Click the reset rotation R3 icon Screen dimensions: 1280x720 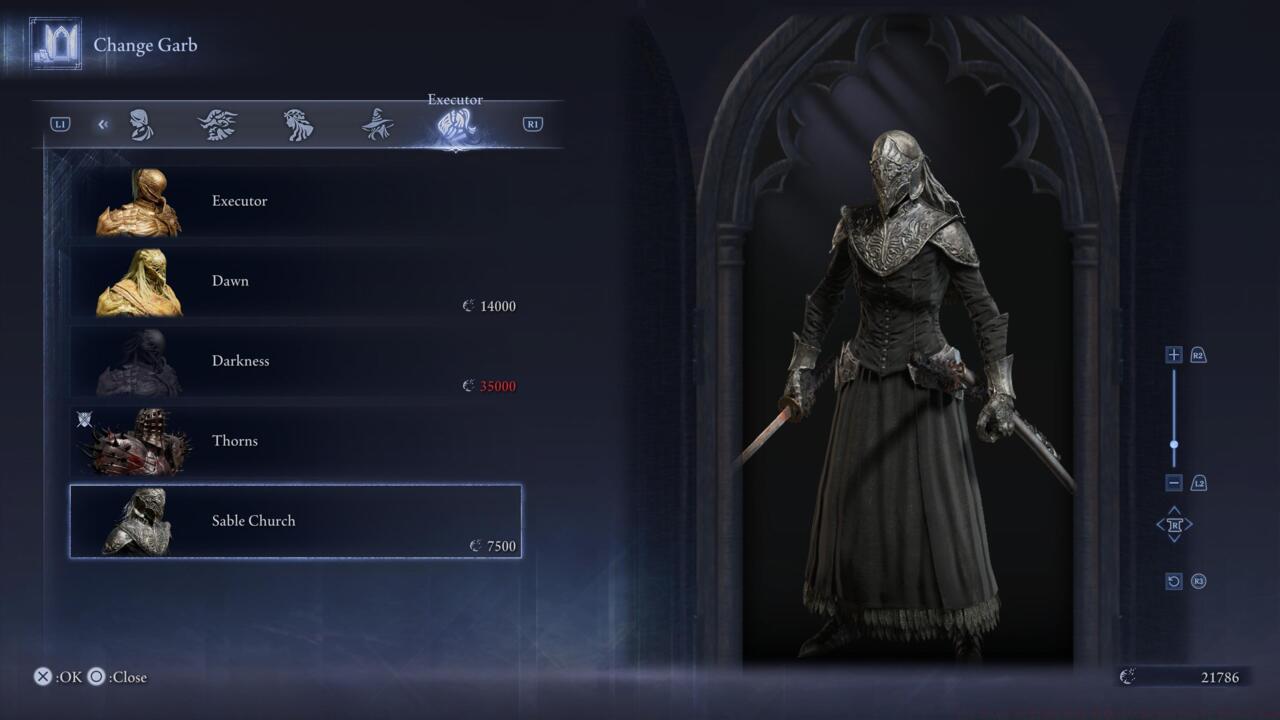pyautogui.click(x=1173, y=581)
